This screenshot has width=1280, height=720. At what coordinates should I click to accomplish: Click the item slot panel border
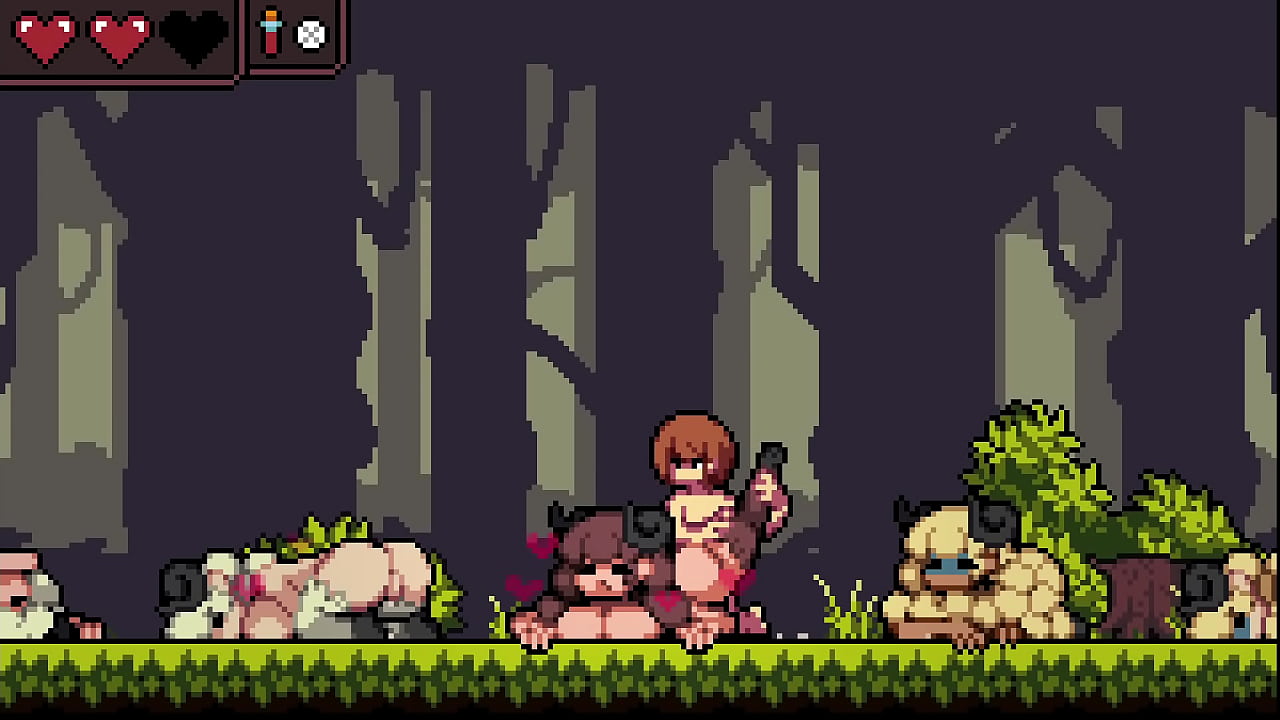point(290,70)
